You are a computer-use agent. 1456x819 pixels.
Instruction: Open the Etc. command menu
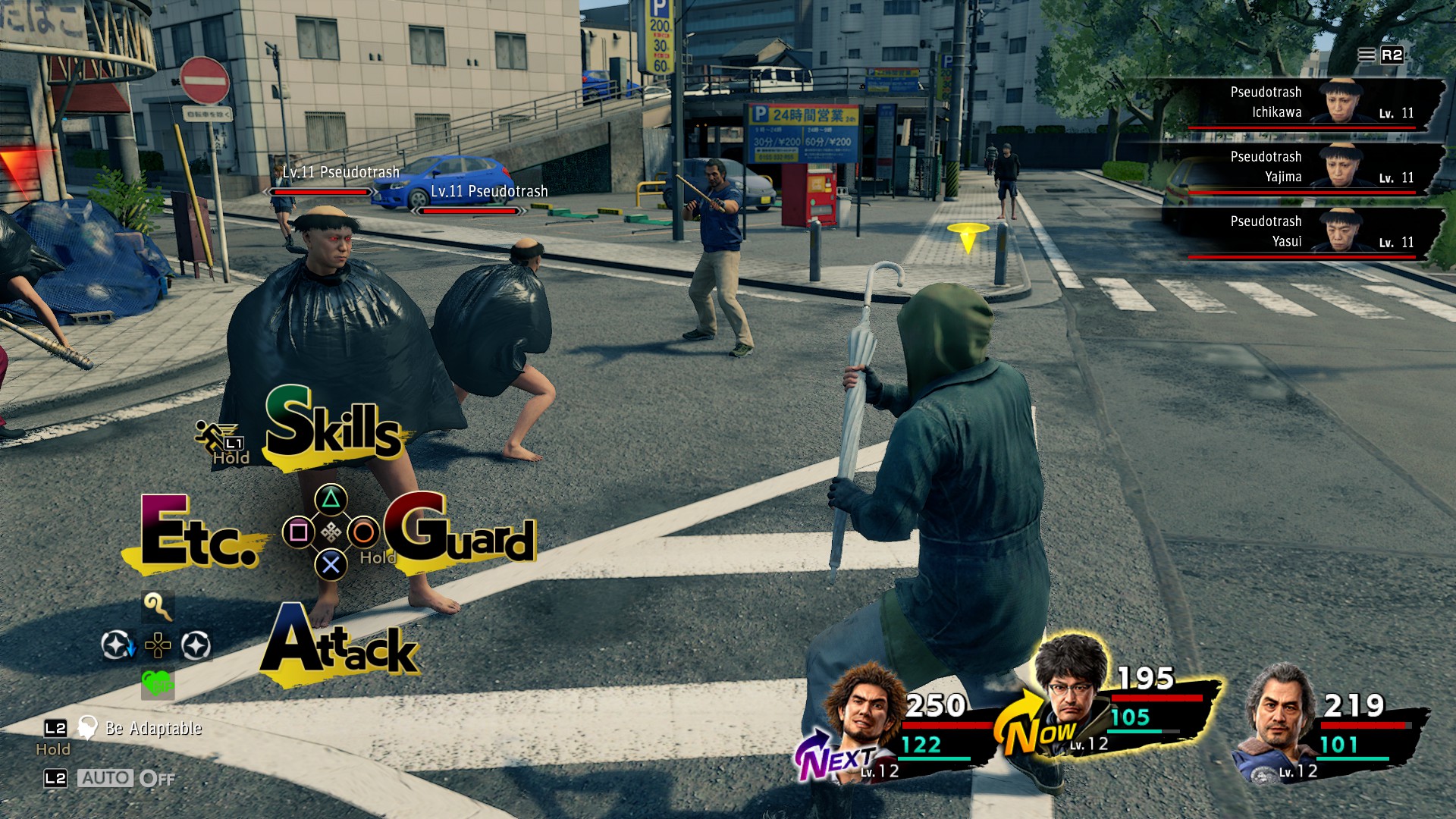pyautogui.click(x=199, y=533)
